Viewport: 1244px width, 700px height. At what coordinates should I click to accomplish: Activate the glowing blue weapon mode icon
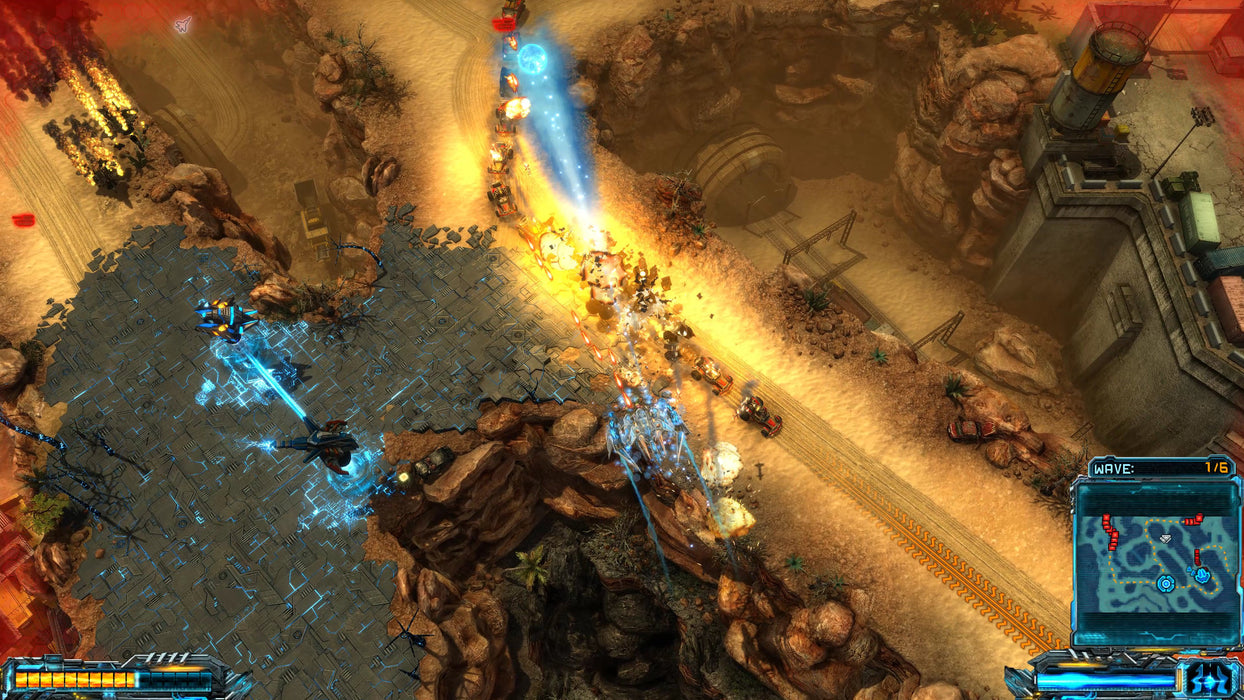click(x=1208, y=679)
